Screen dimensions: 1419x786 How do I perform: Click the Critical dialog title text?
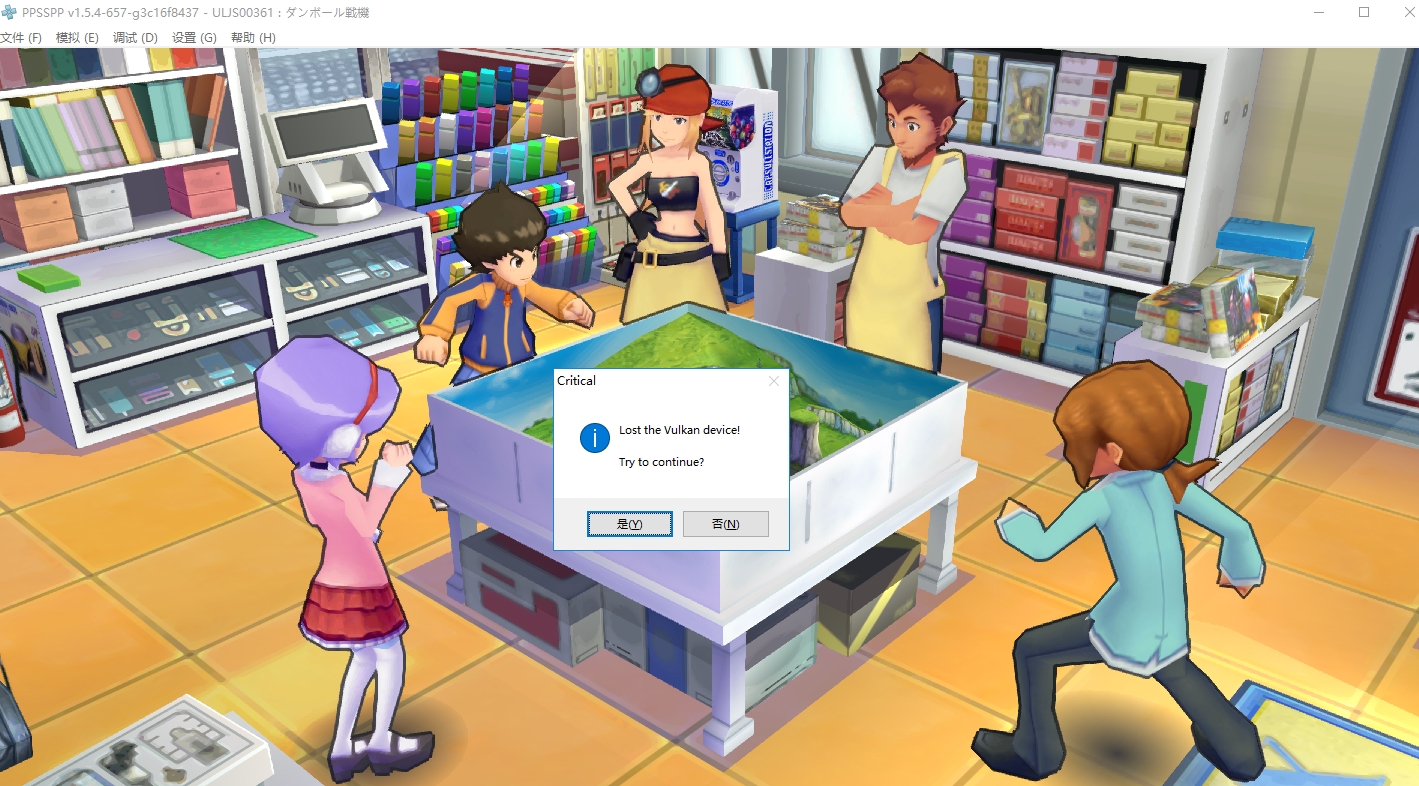[x=576, y=380]
